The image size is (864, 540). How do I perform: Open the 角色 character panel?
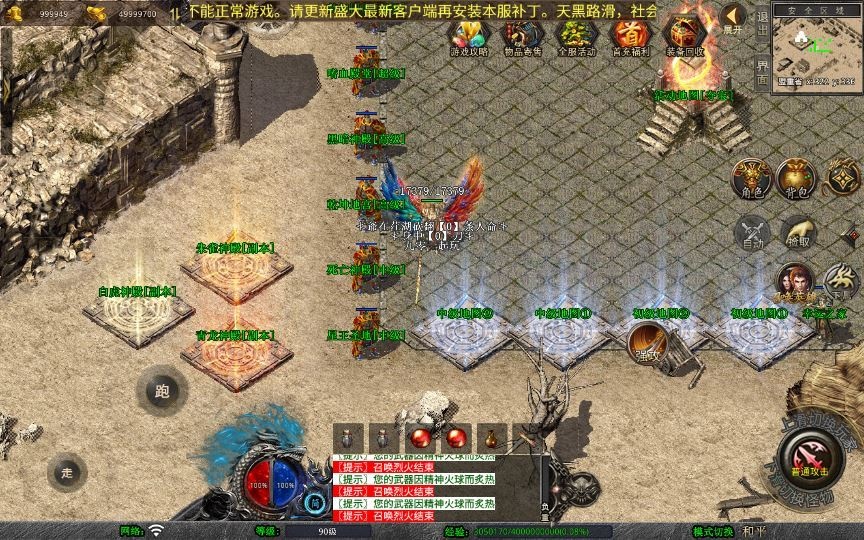752,178
